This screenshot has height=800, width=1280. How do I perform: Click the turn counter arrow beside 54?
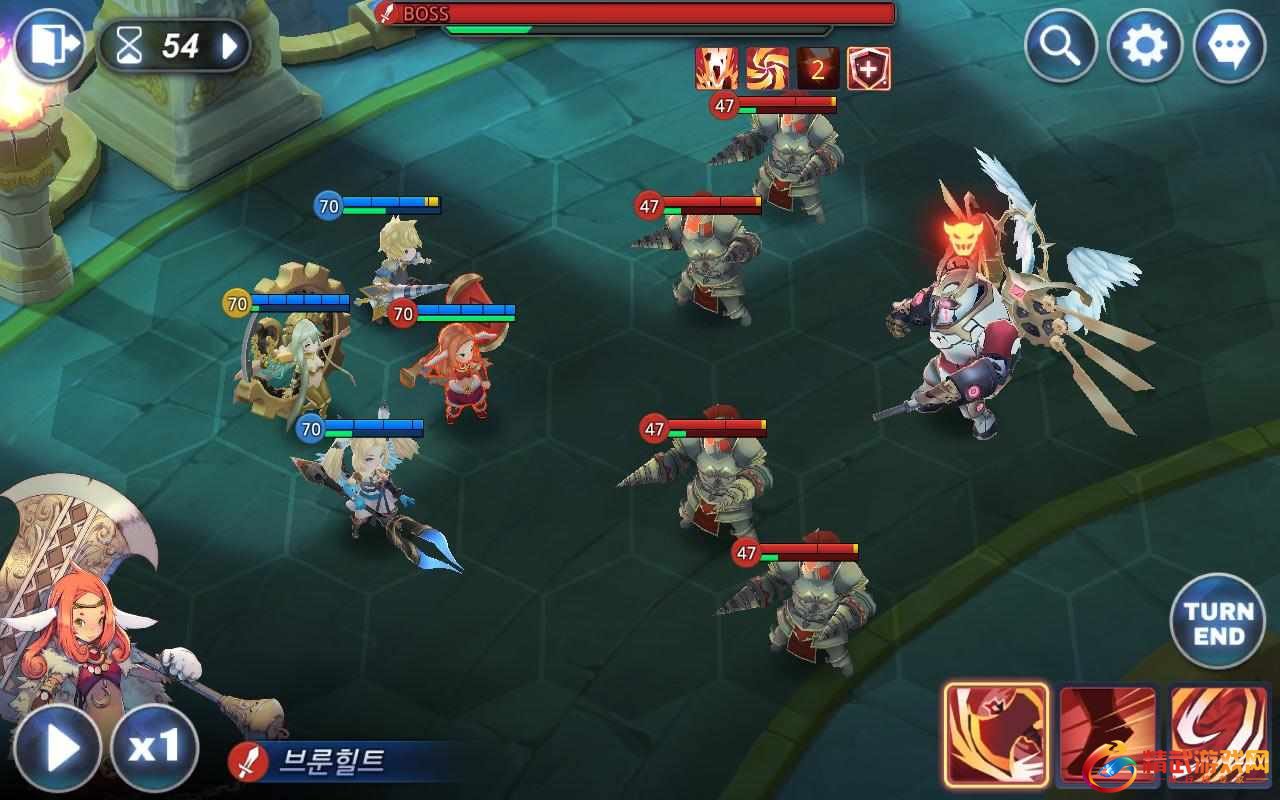pyautogui.click(x=230, y=46)
